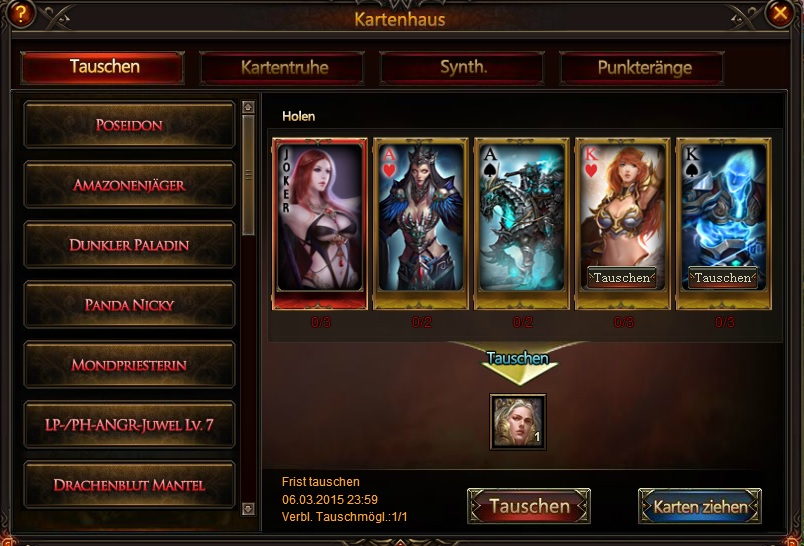
Task: Close the Kartenhaus window
Action: click(779, 13)
